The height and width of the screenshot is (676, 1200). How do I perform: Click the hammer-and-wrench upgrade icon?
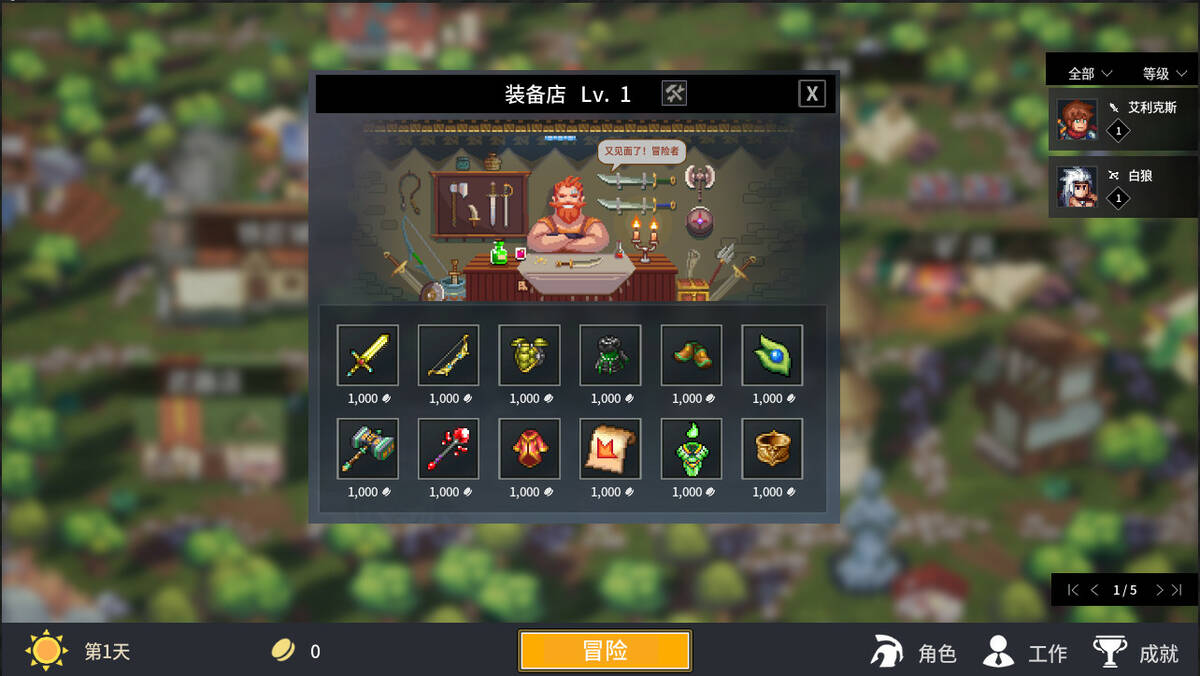(675, 94)
